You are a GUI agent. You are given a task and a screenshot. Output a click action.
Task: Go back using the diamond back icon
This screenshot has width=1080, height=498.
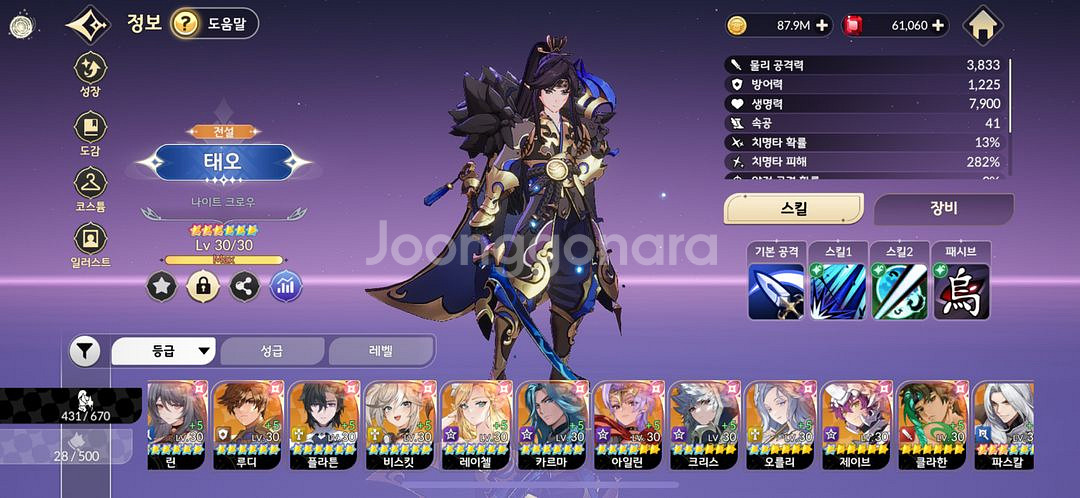point(89,24)
